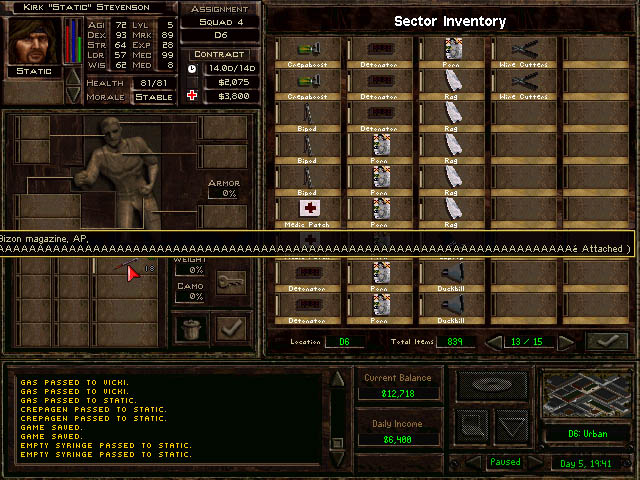
Task: Open the Contract menu for Static
Action: (x=219, y=54)
